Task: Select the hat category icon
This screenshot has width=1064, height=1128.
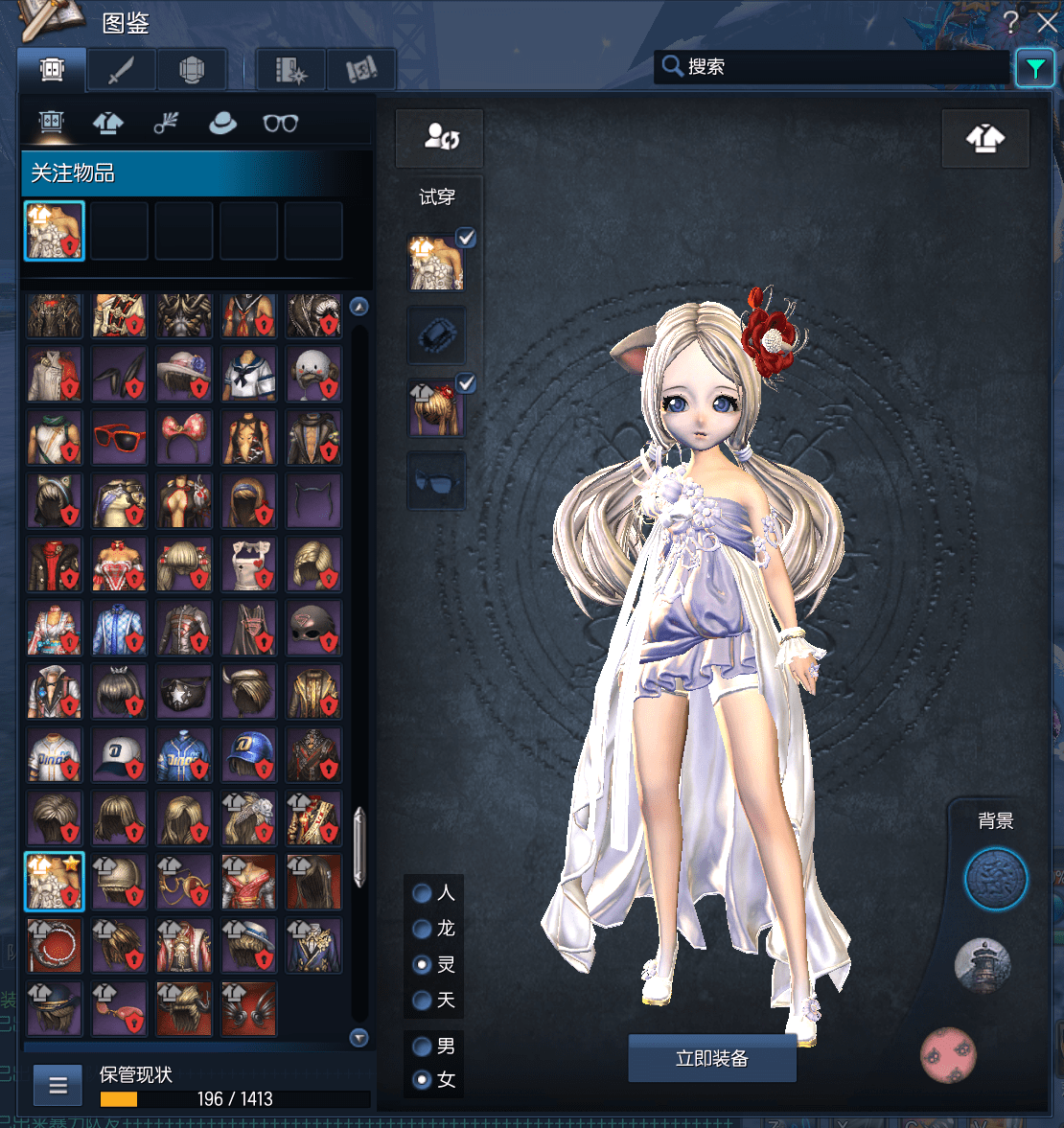Action: click(222, 123)
